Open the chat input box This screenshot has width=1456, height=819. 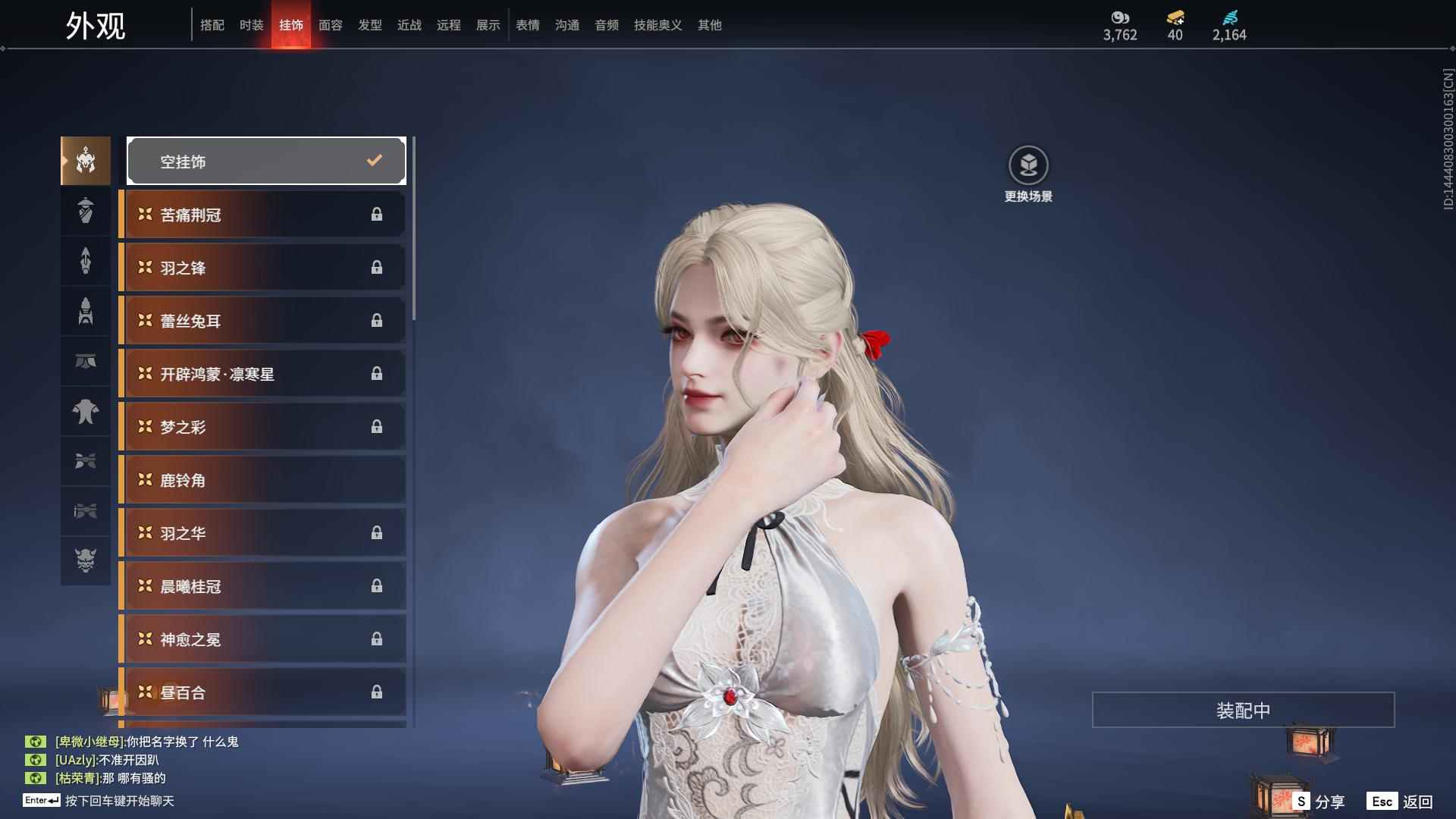[119, 801]
